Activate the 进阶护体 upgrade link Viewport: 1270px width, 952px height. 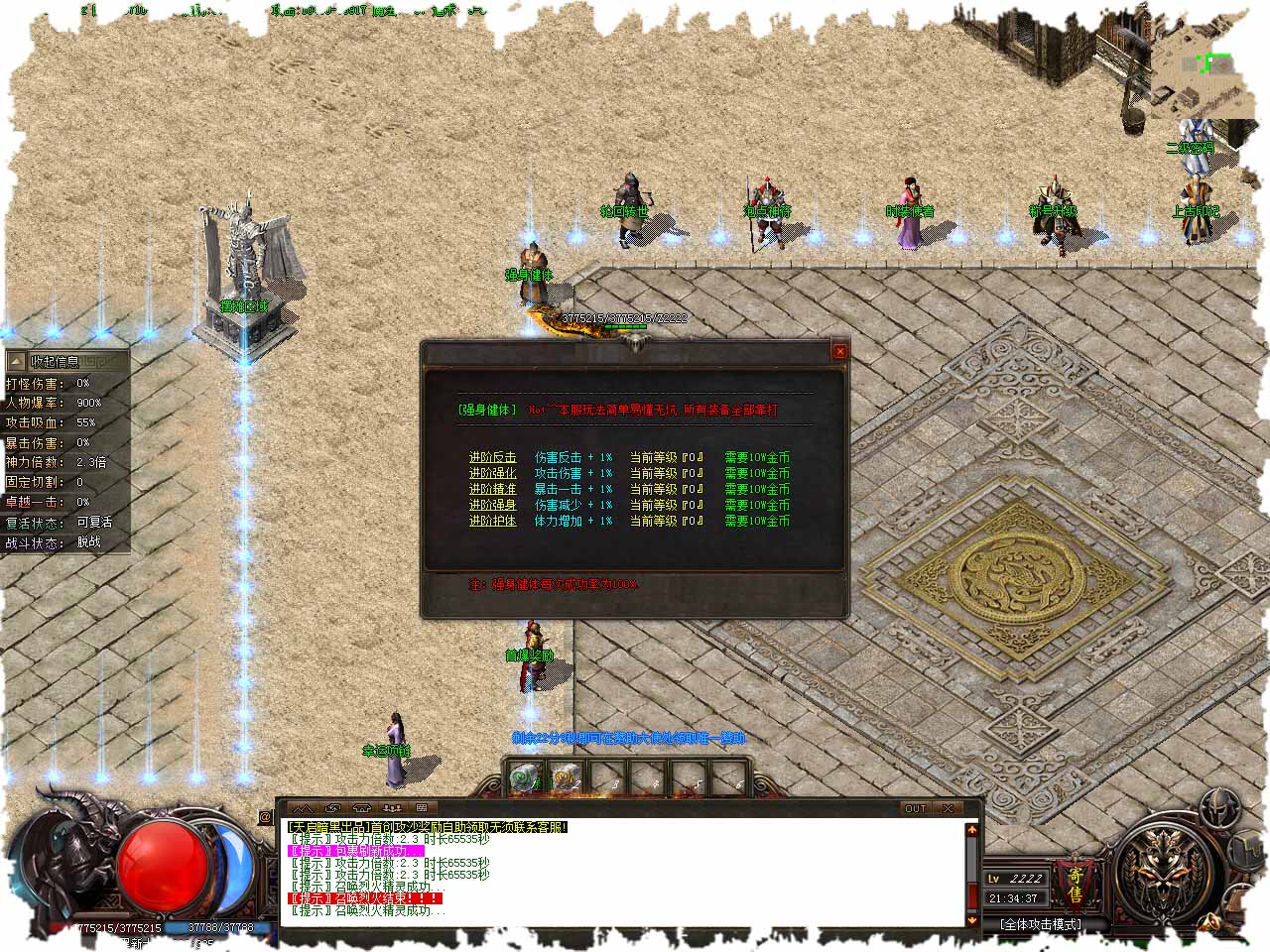tap(492, 522)
